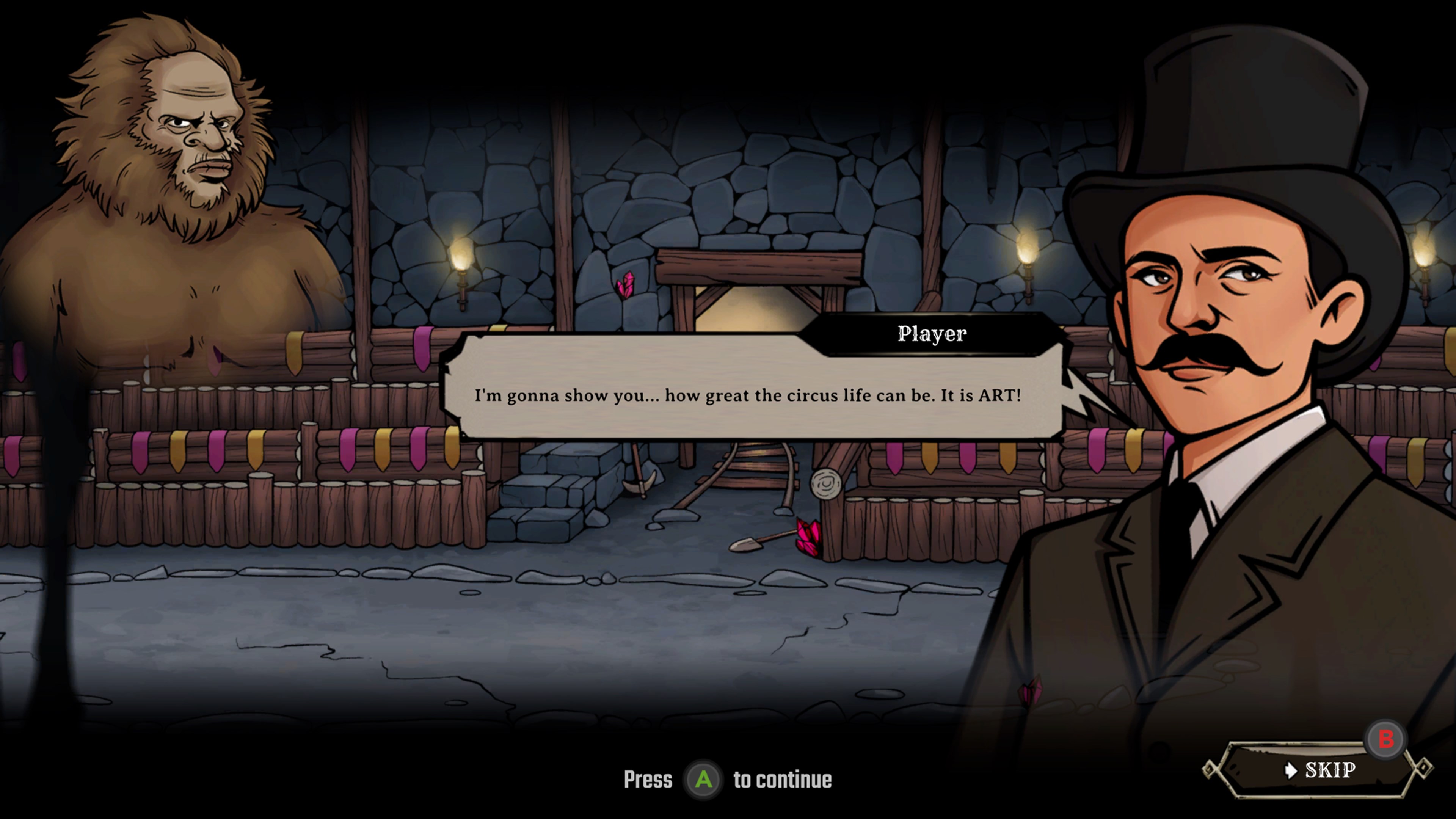Skip the dialogue cutscene

(x=1319, y=770)
